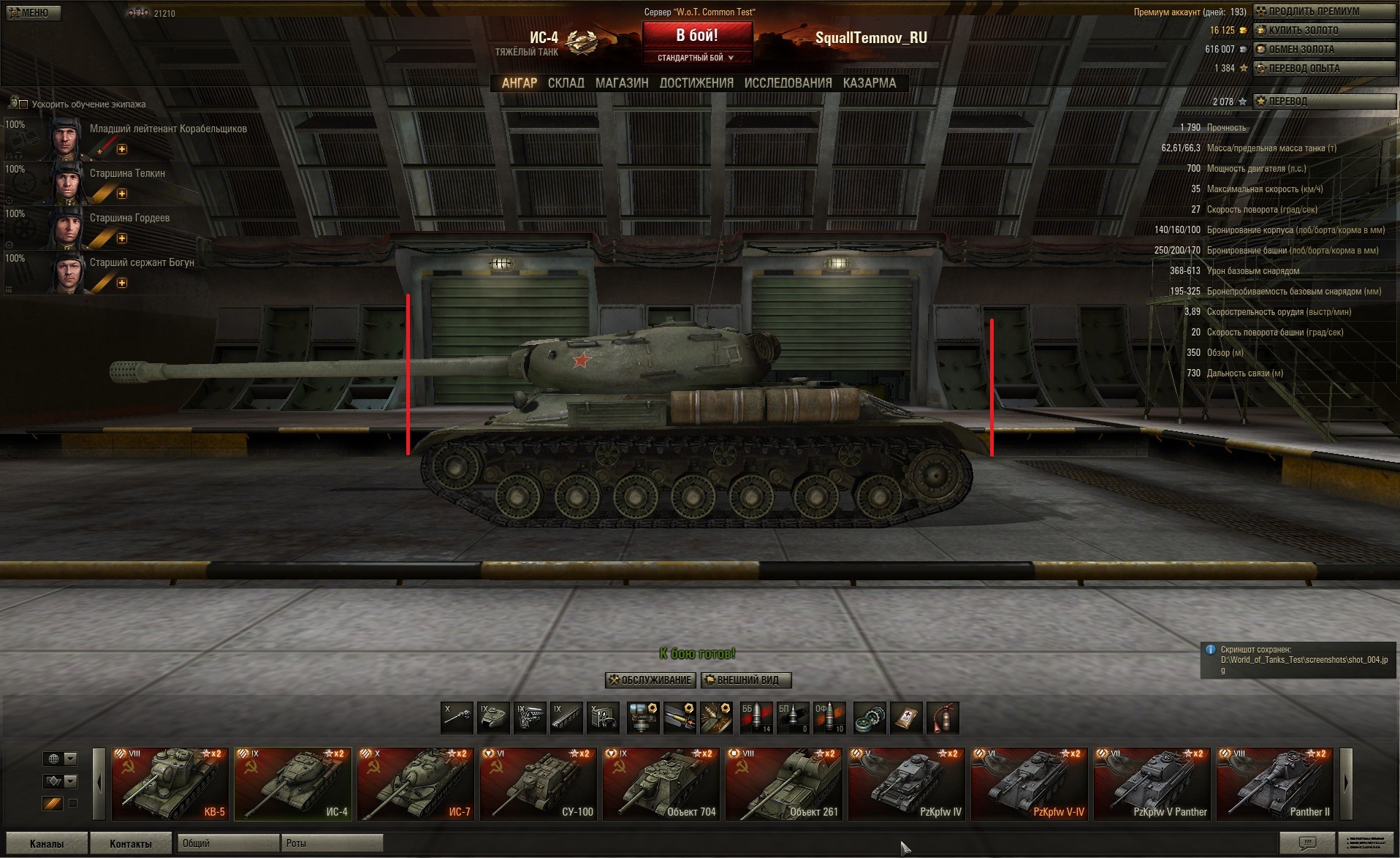1400x858 pixels.
Task: Open the Контакты contacts button
Action: 130,843
